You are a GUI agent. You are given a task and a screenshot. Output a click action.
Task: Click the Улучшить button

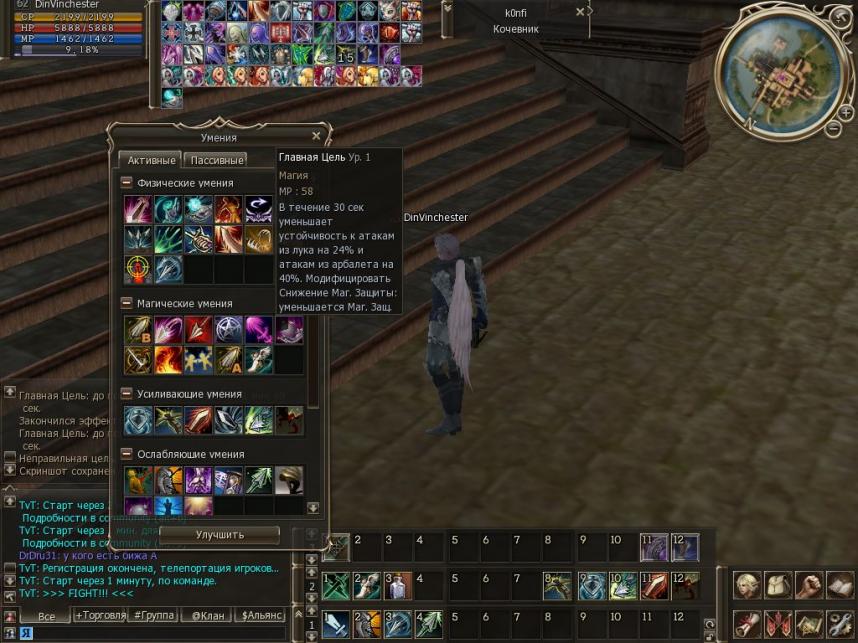tap(220, 534)
